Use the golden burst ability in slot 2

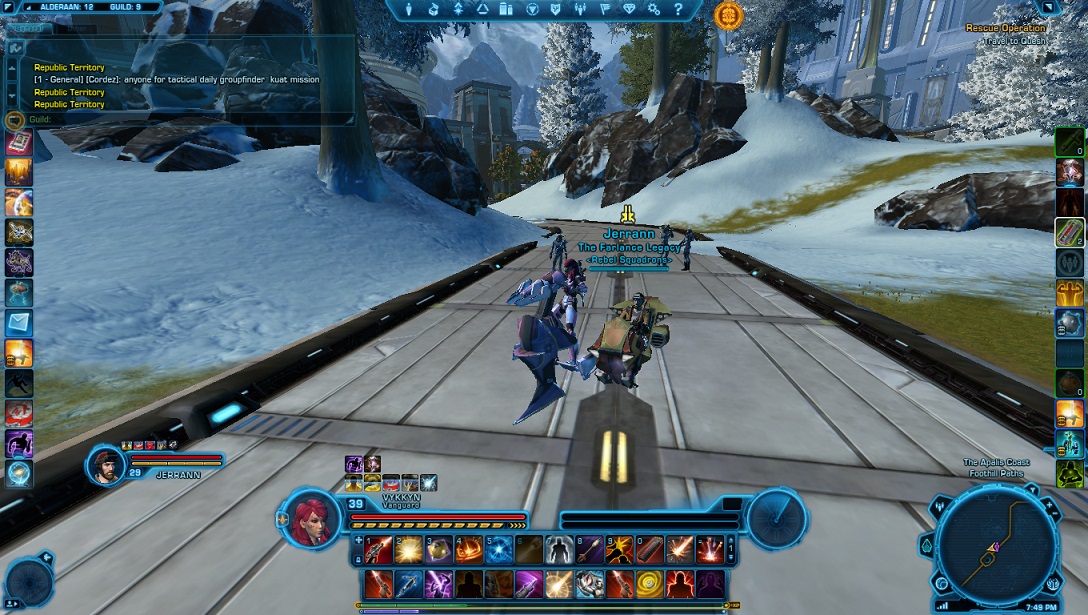pos(408,549)
